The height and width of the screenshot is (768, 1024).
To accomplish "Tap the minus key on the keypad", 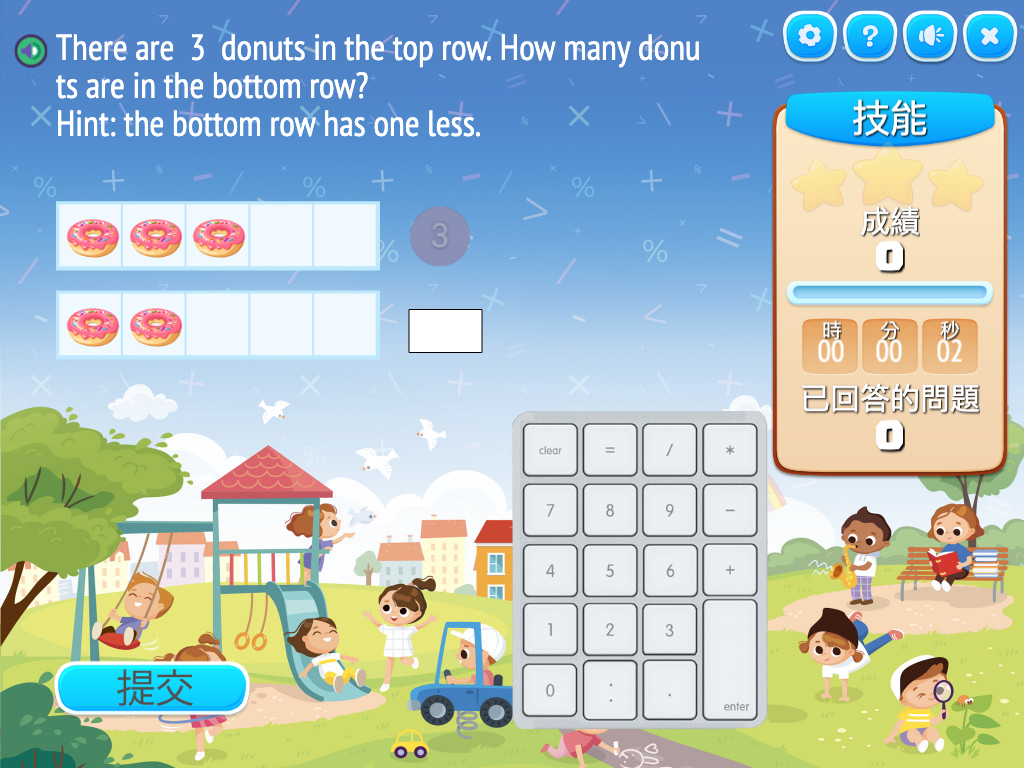I will [730, 510].
